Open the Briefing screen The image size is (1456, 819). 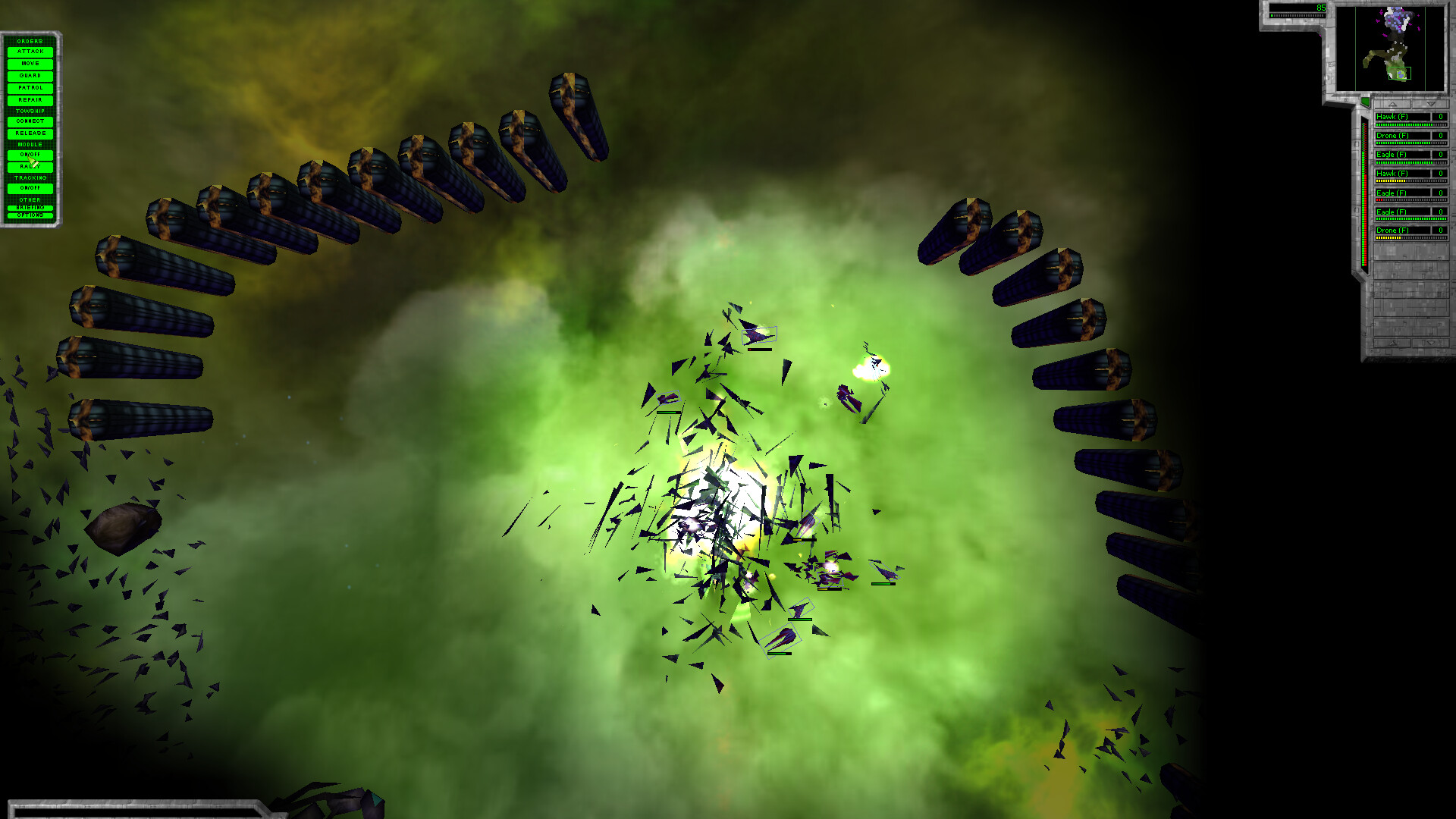tap(30, 206)
